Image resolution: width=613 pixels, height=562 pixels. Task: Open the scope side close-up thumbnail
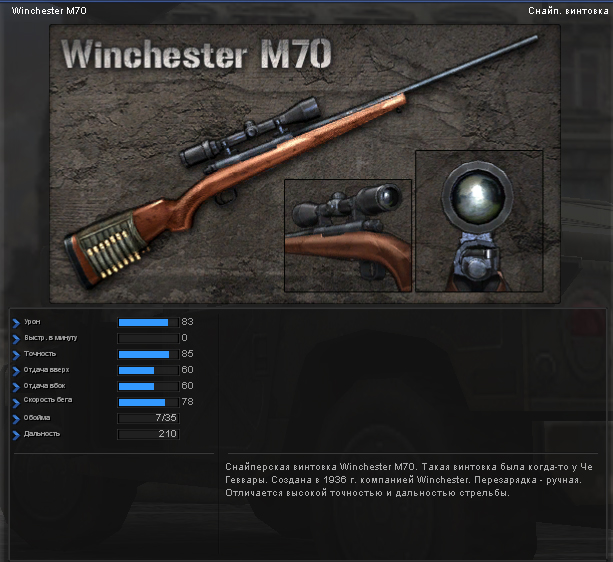[x=348, y=235]
